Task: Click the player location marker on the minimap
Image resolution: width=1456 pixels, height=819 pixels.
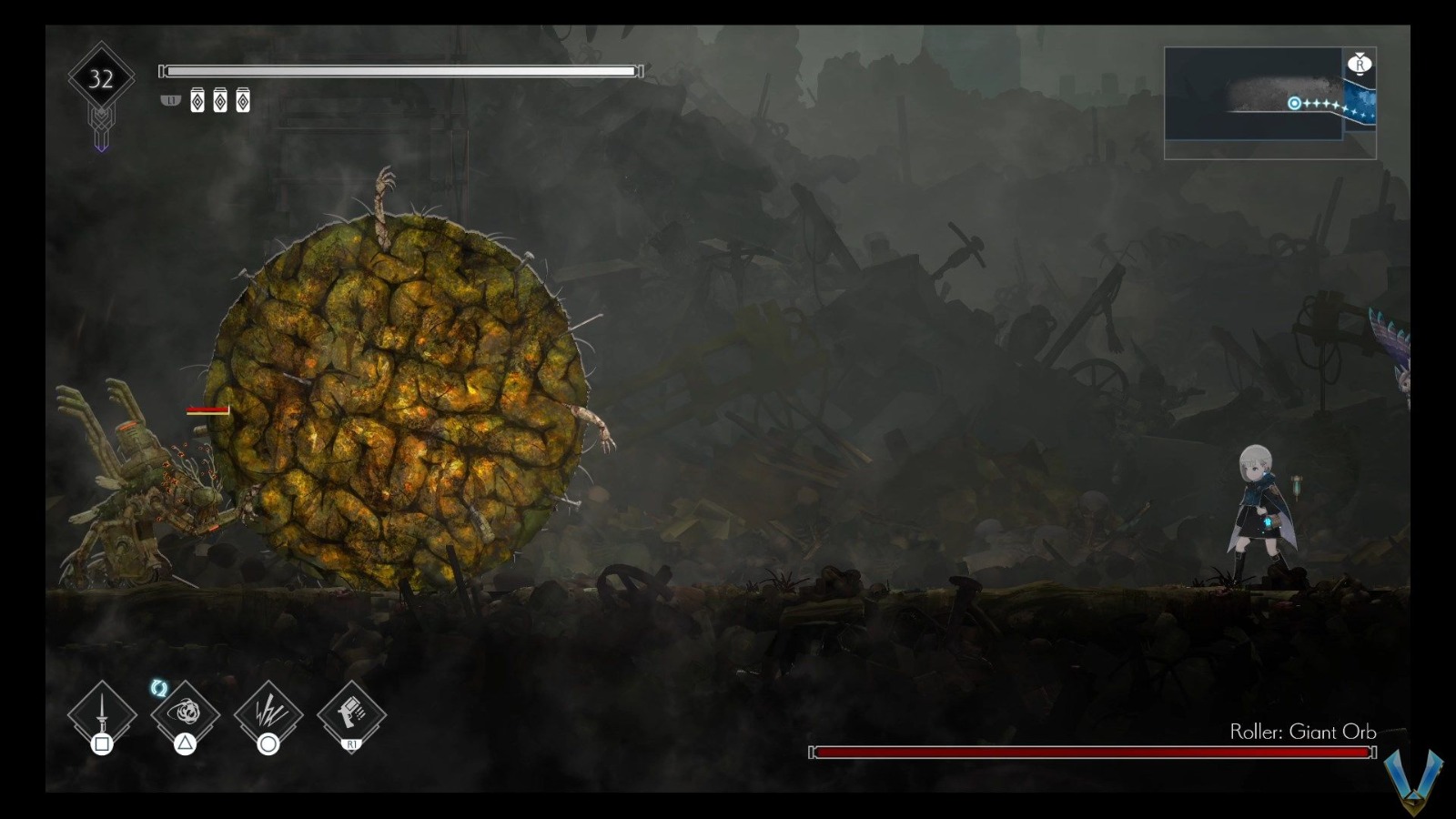Action: (1295, 104)
